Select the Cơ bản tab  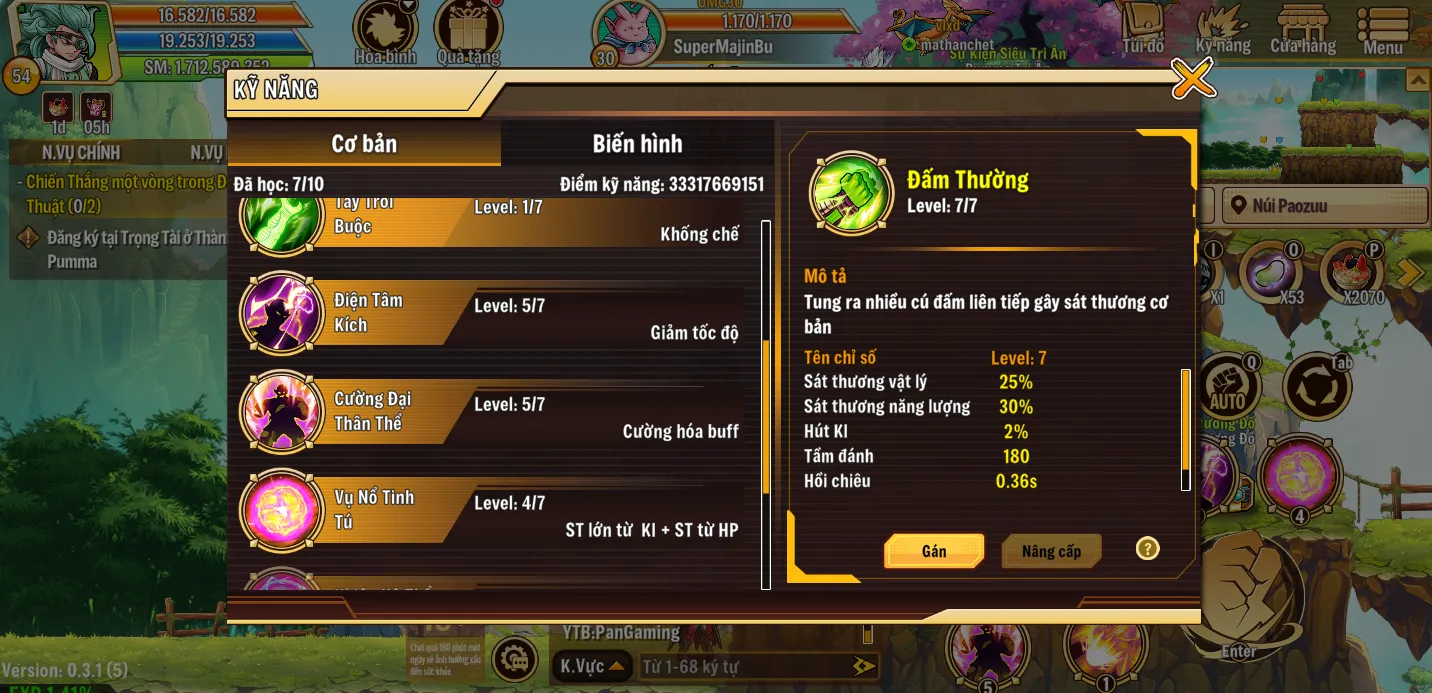tap(364, 143)
